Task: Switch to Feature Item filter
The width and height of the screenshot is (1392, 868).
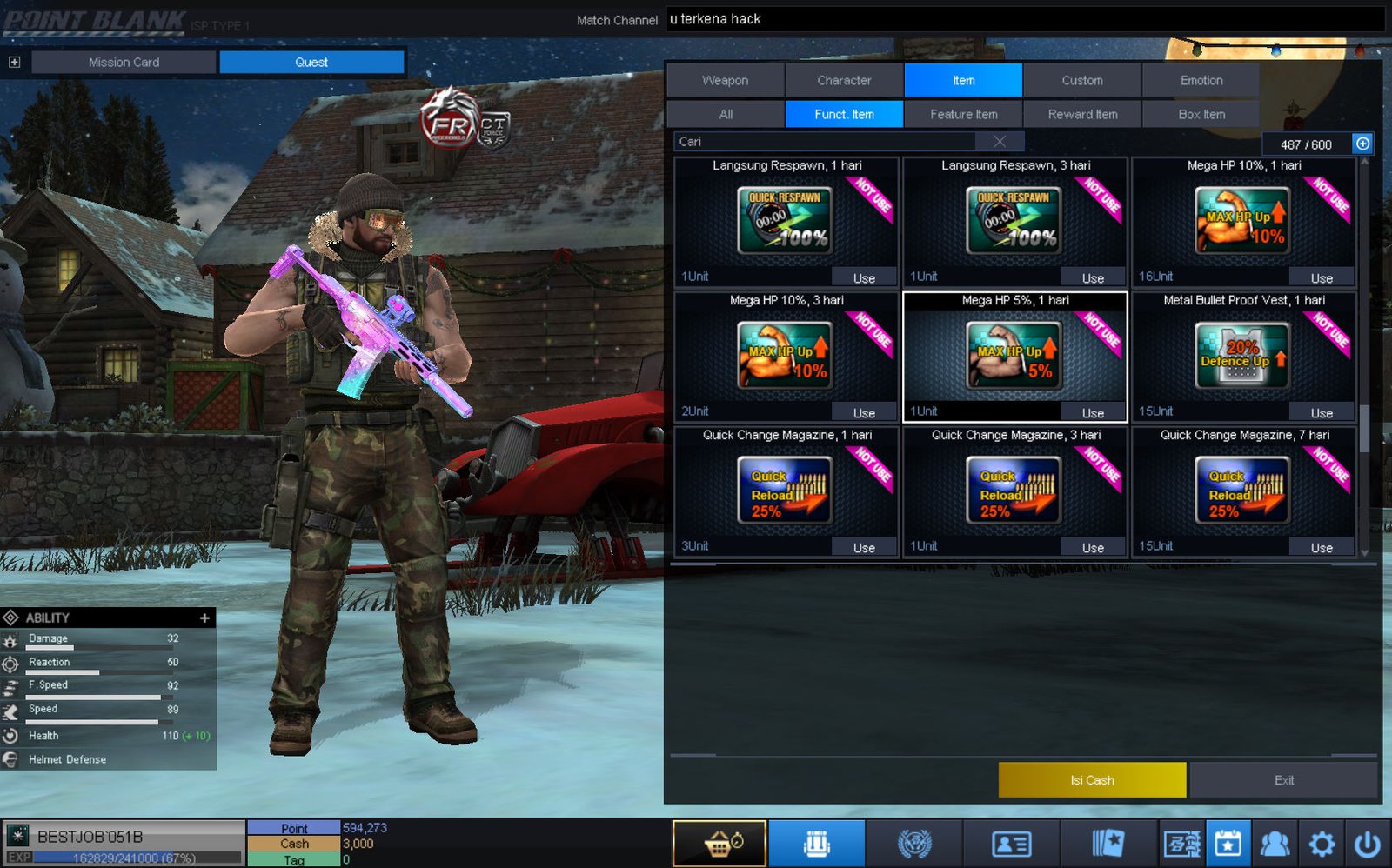Action: 963,114
